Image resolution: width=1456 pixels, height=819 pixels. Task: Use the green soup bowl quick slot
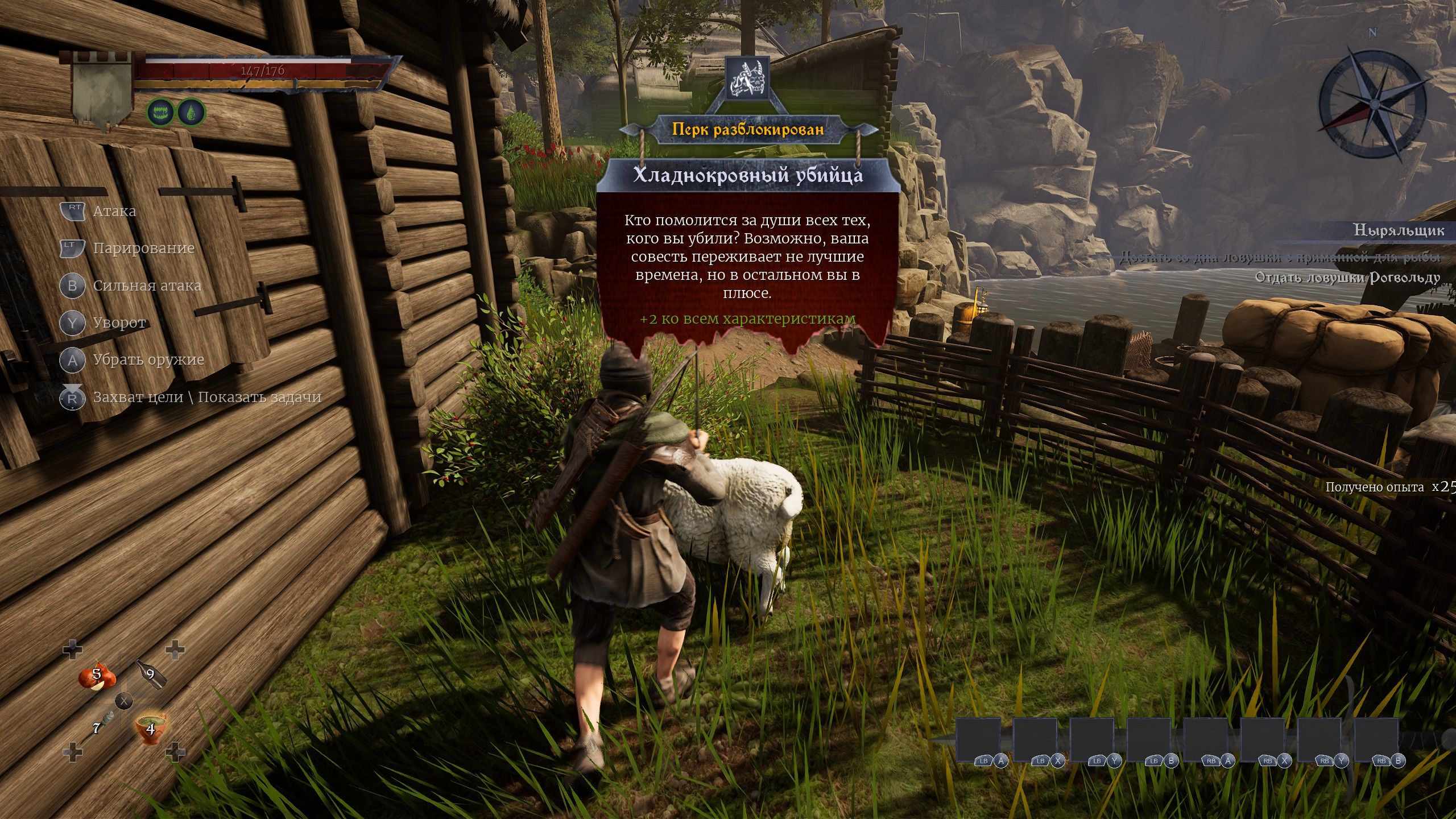point(150,727)
